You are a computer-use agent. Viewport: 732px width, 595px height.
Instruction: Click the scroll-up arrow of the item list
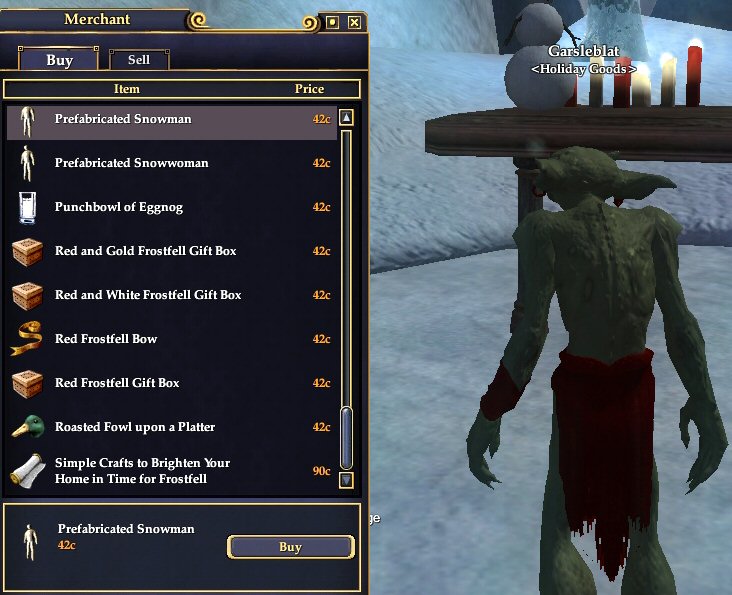347,117
